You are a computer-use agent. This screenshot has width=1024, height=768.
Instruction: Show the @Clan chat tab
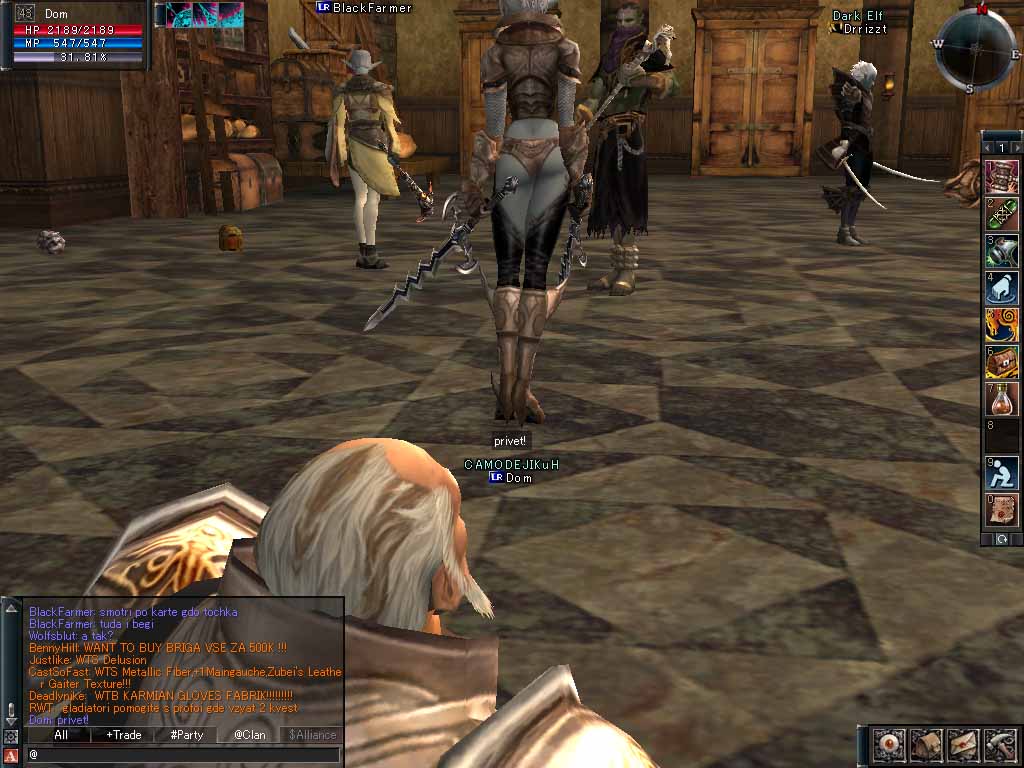click(250, 735)
